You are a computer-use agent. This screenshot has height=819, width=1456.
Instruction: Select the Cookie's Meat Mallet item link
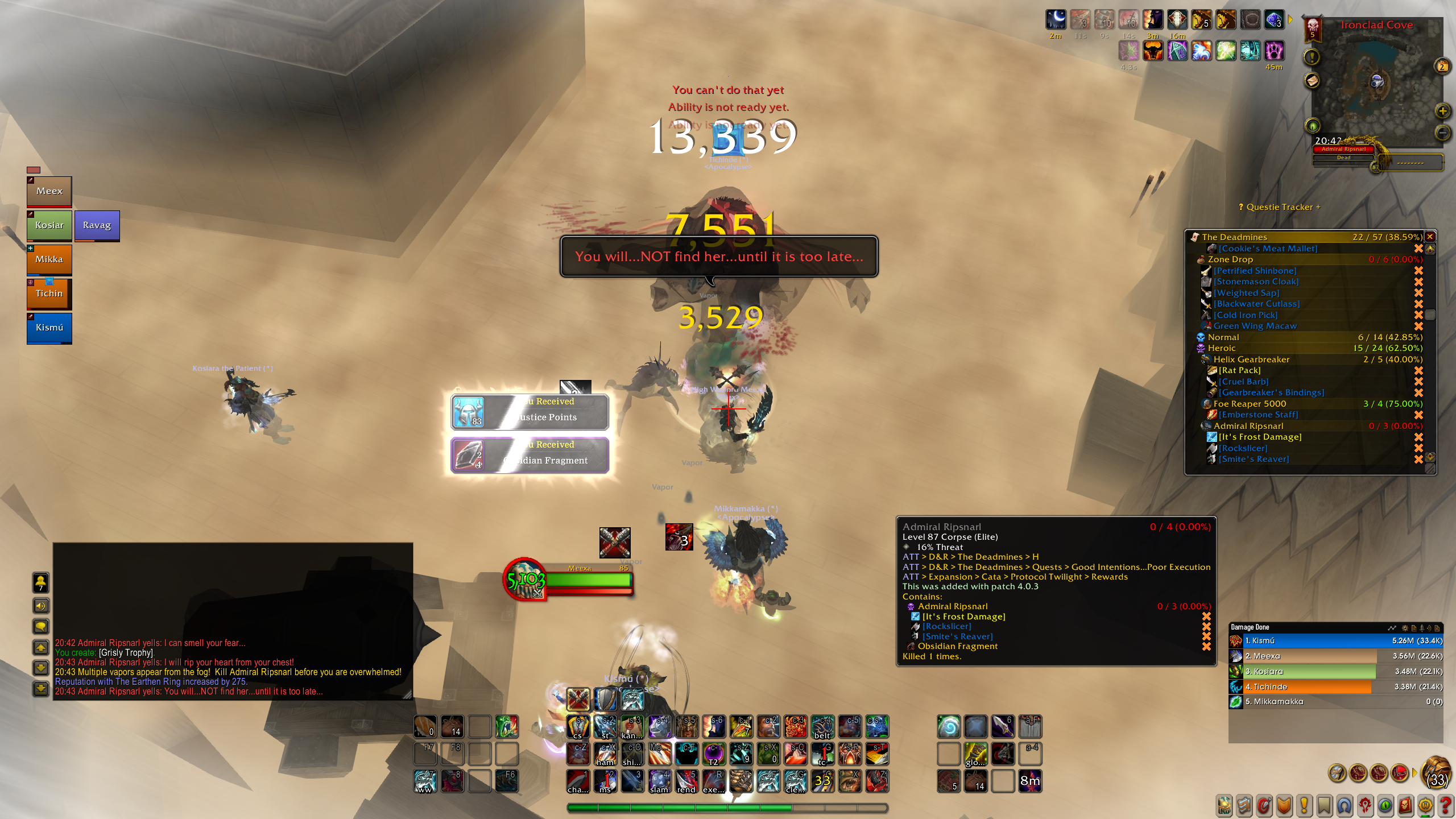1268,249
